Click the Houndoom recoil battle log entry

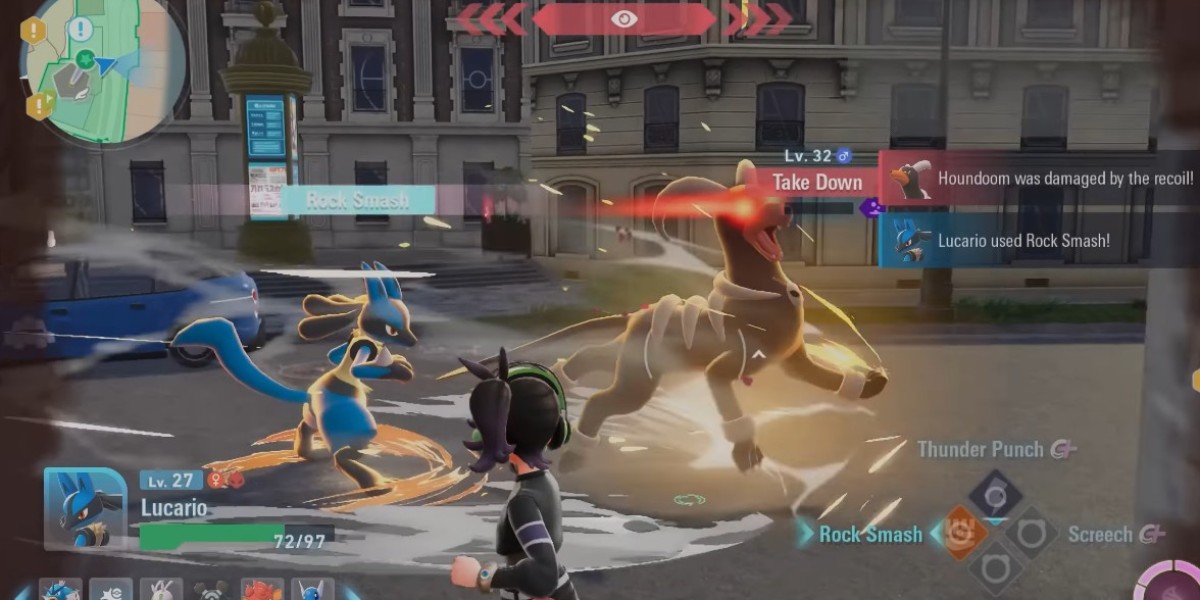tap(1040, 179)
